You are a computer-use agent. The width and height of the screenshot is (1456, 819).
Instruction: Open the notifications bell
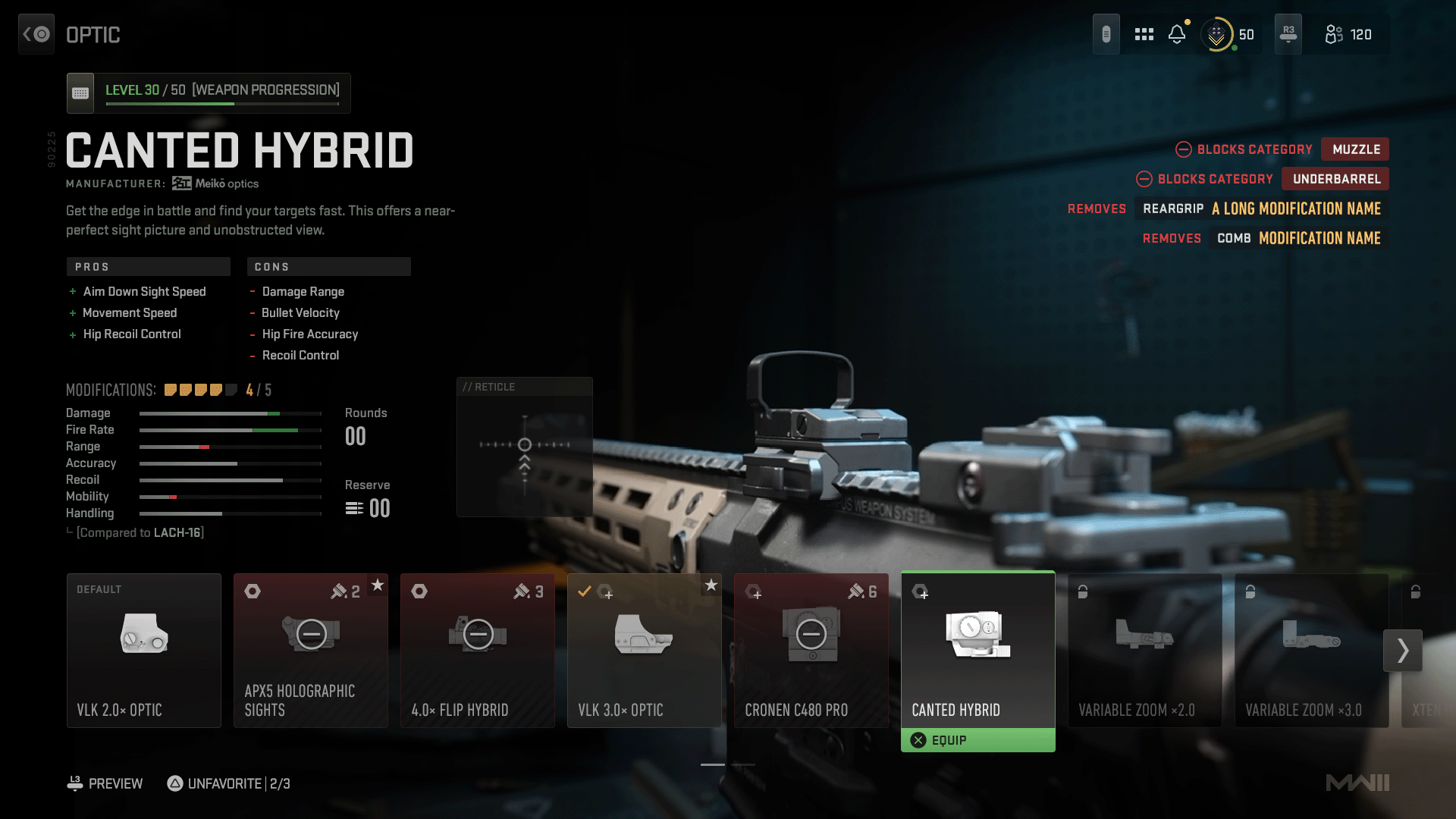pyautogui.click(x=1177, y=34)
